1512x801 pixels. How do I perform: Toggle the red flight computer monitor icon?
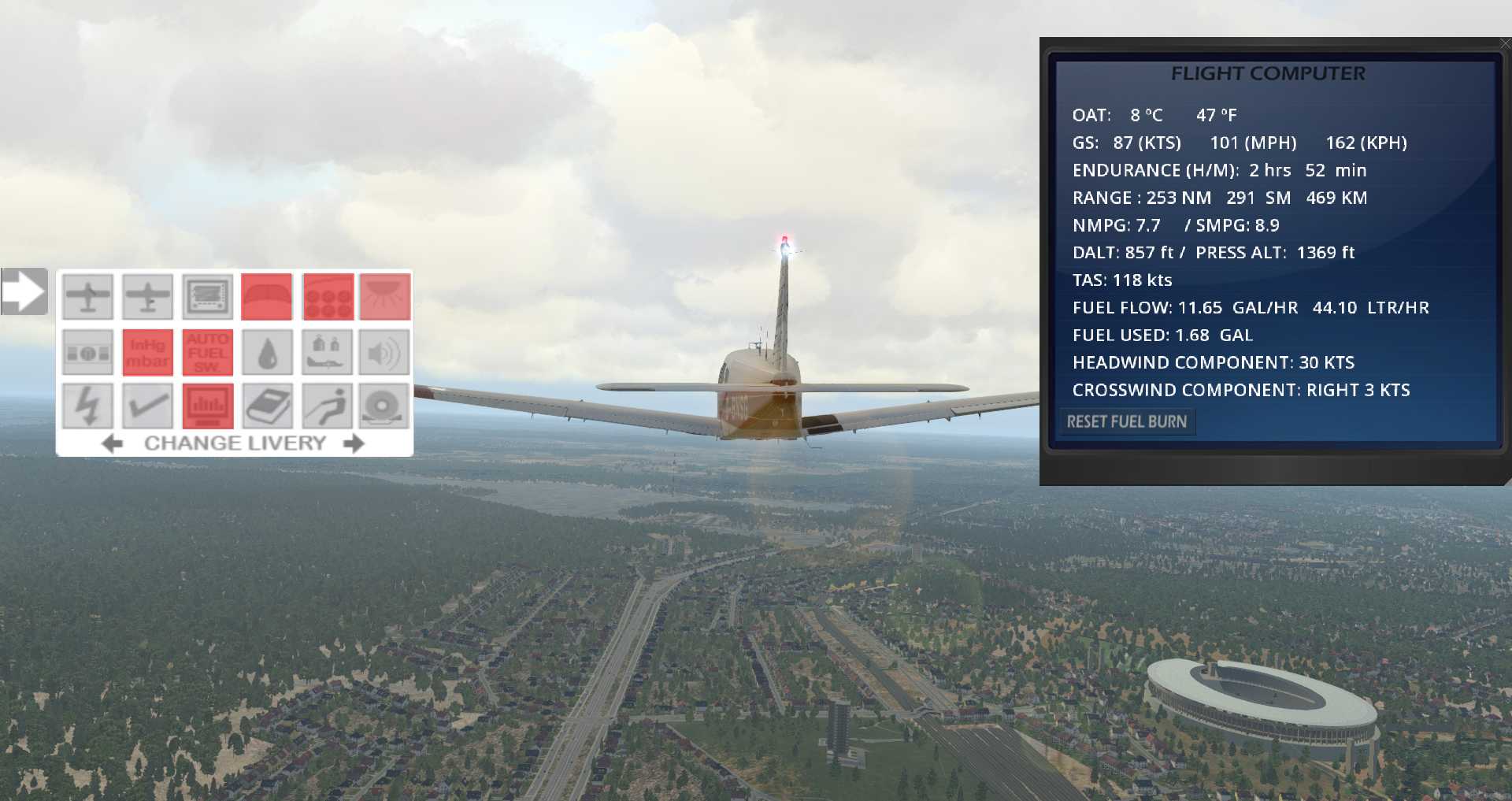click(208, 406)
